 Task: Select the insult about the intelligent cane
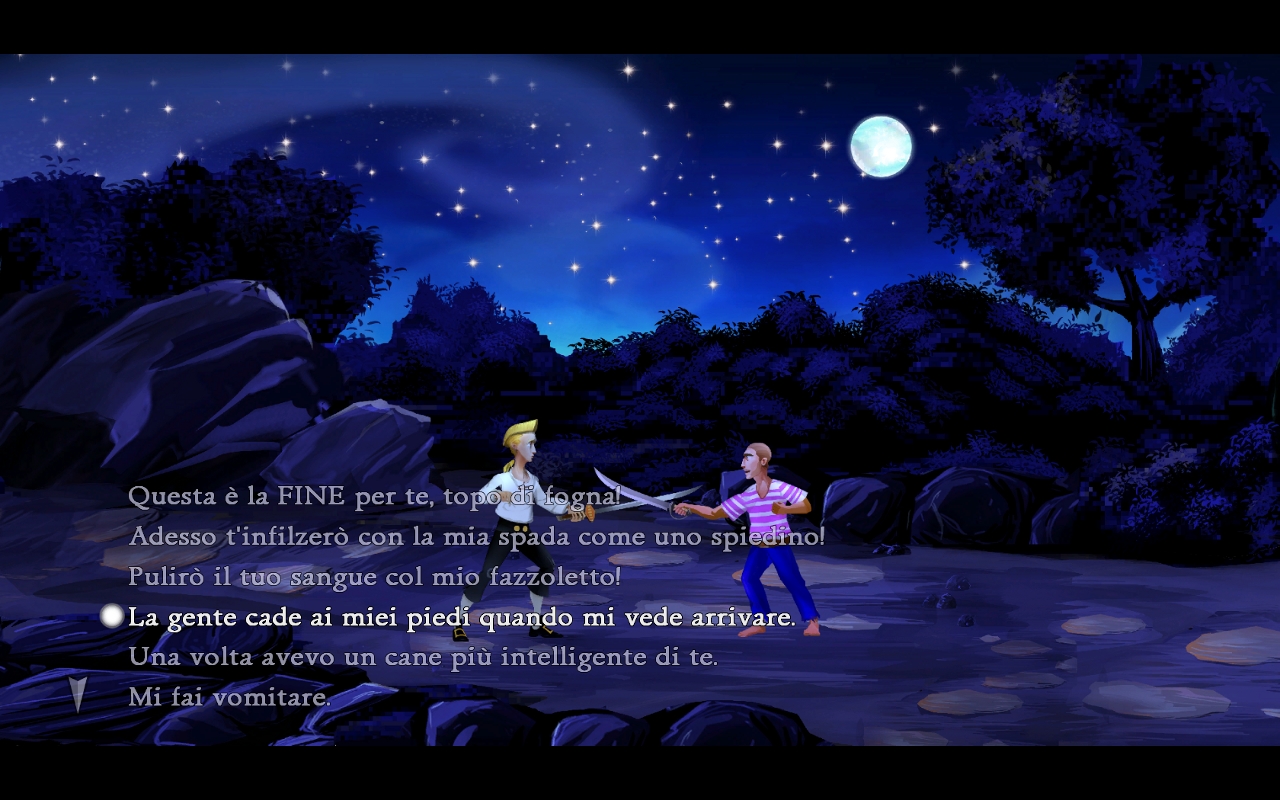(423, 658)
